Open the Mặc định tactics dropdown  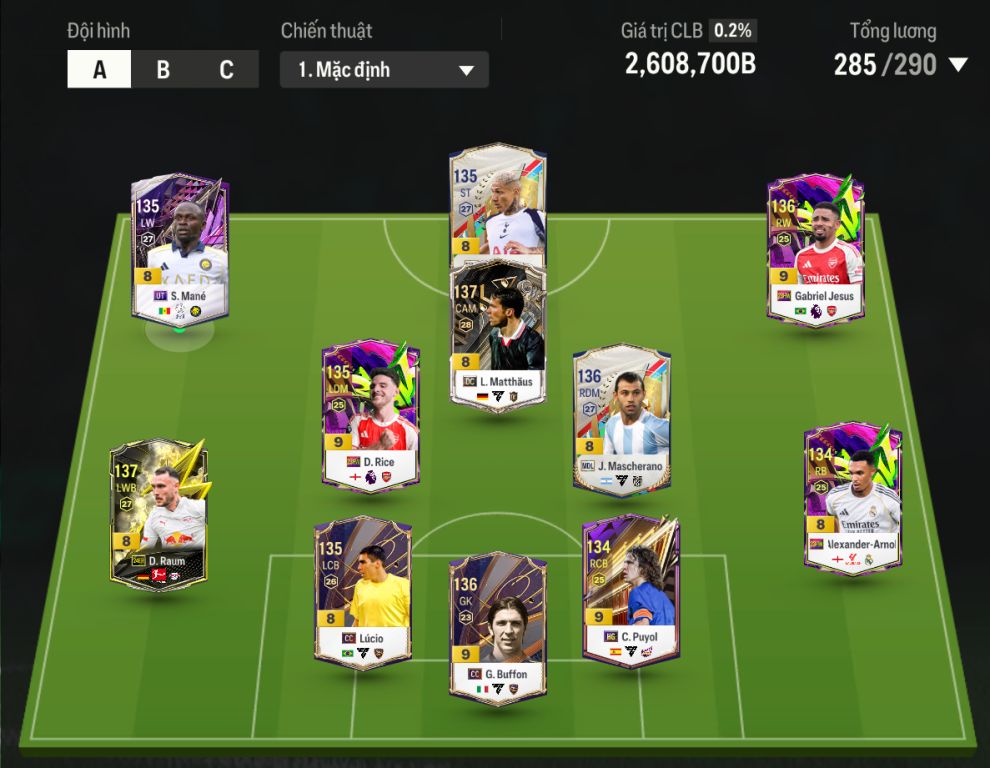click(x=384, y=70)
